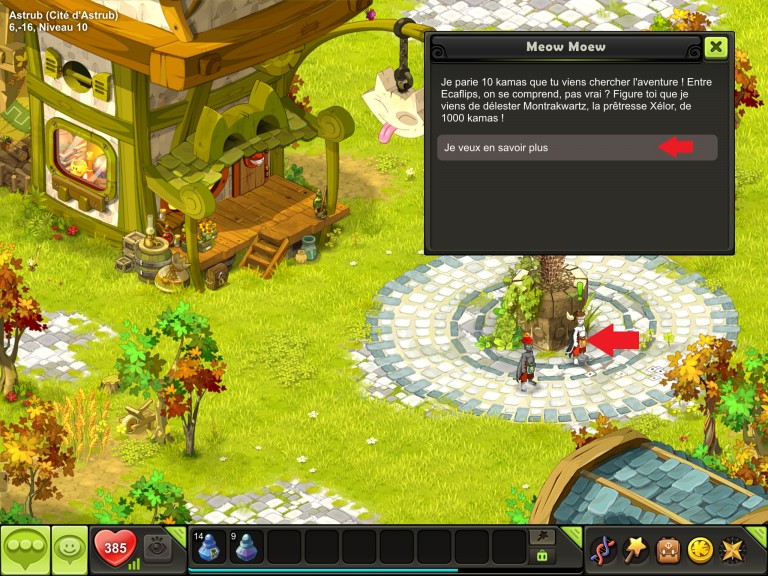Close the Meow Moew dialogue window

point(715,47)
